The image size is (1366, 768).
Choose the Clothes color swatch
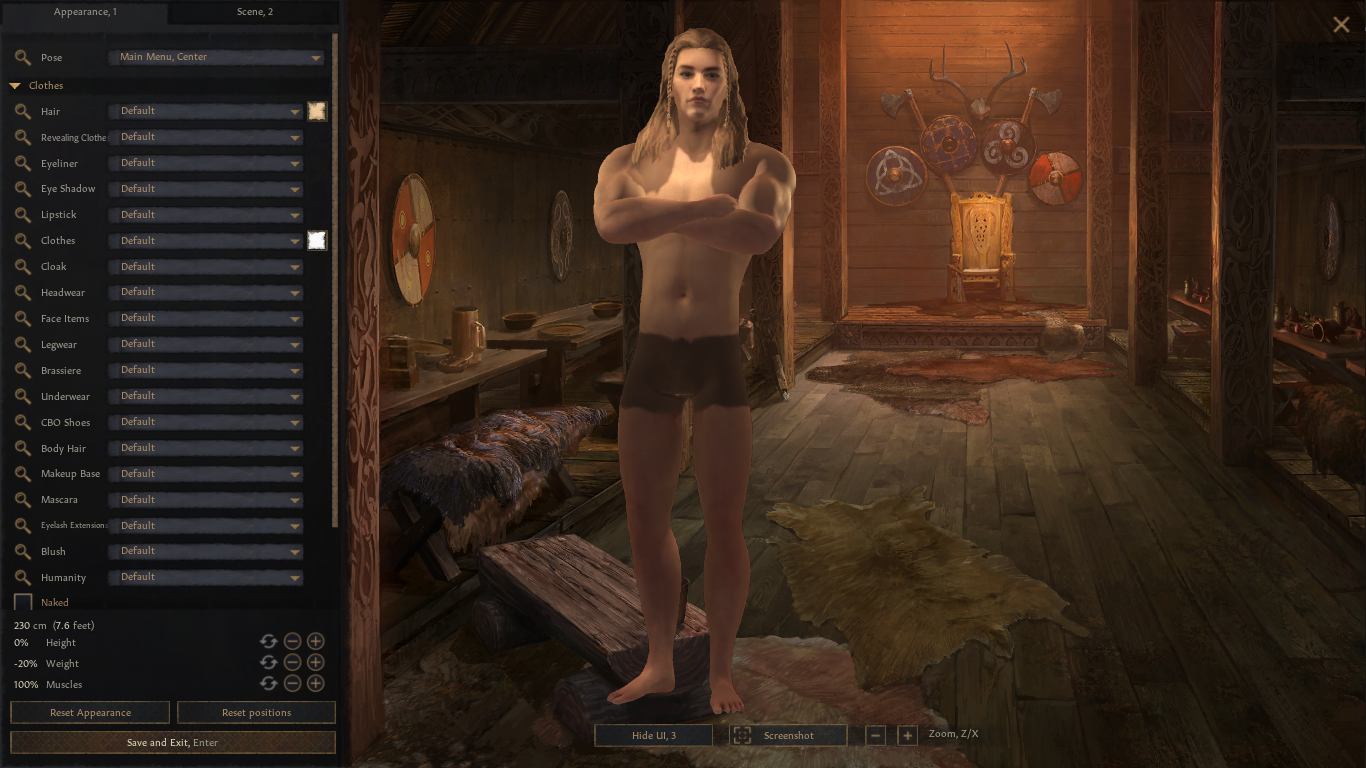(317, 240)
